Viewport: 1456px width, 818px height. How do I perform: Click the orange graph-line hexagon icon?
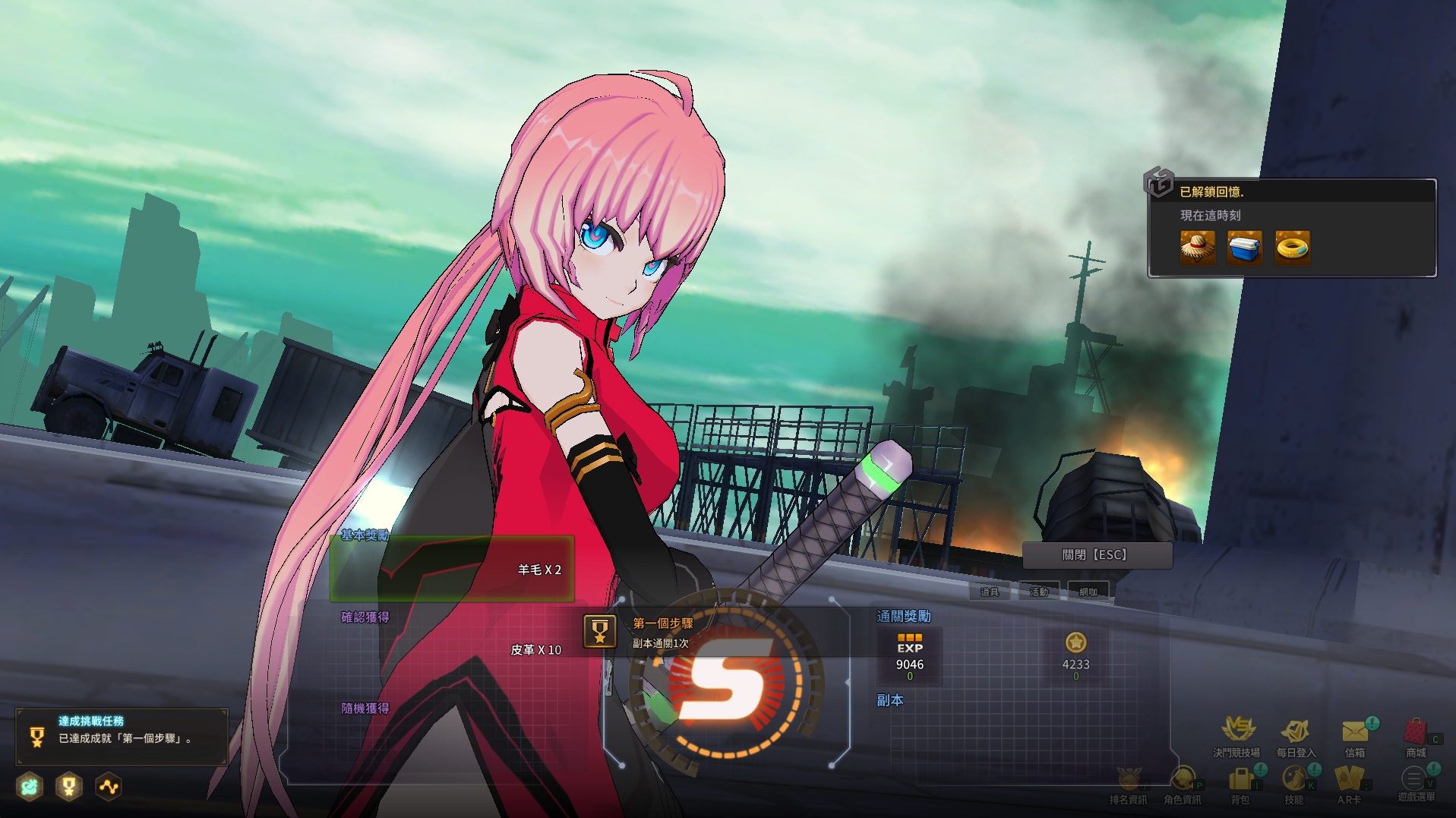click(x=109, y=787)
